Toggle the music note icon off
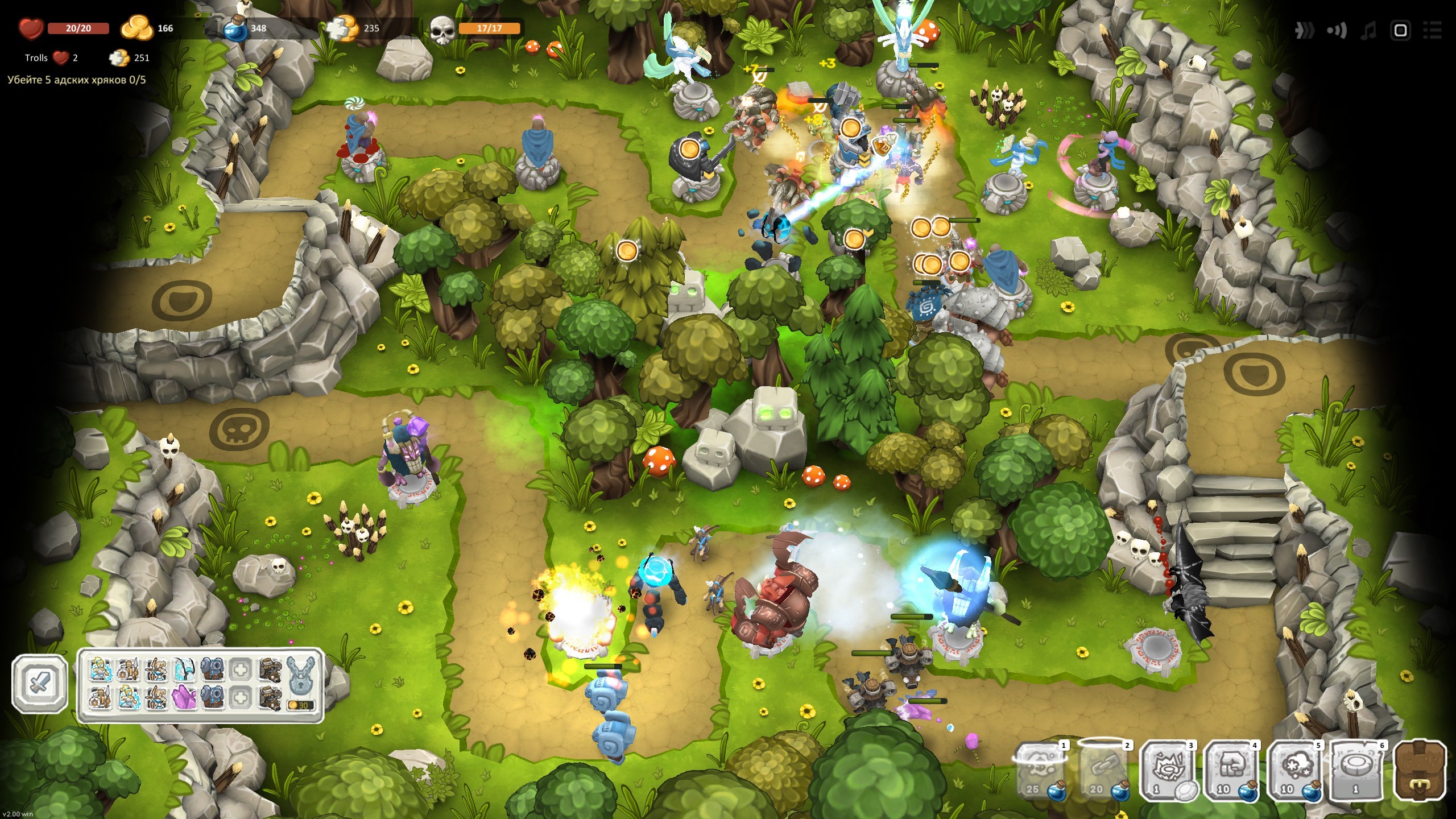 coord(1368,31)
